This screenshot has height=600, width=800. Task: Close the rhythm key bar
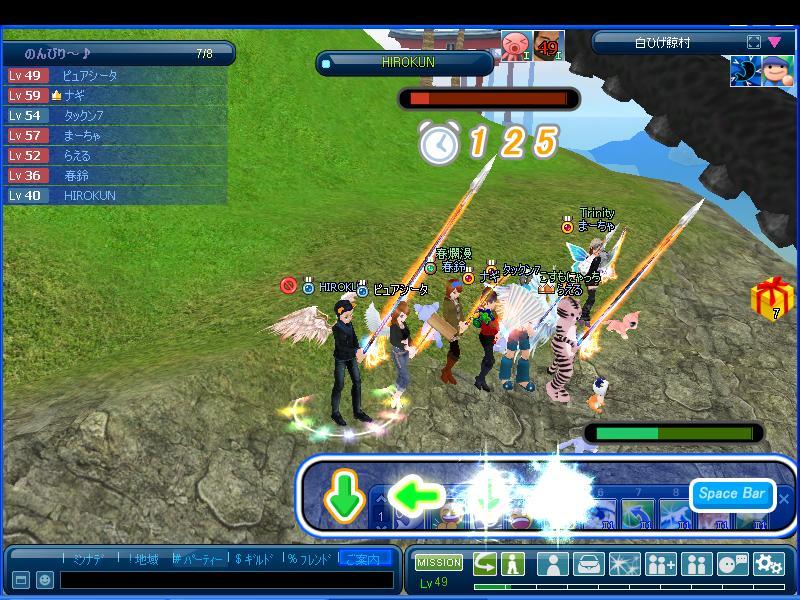pos(784,497)
